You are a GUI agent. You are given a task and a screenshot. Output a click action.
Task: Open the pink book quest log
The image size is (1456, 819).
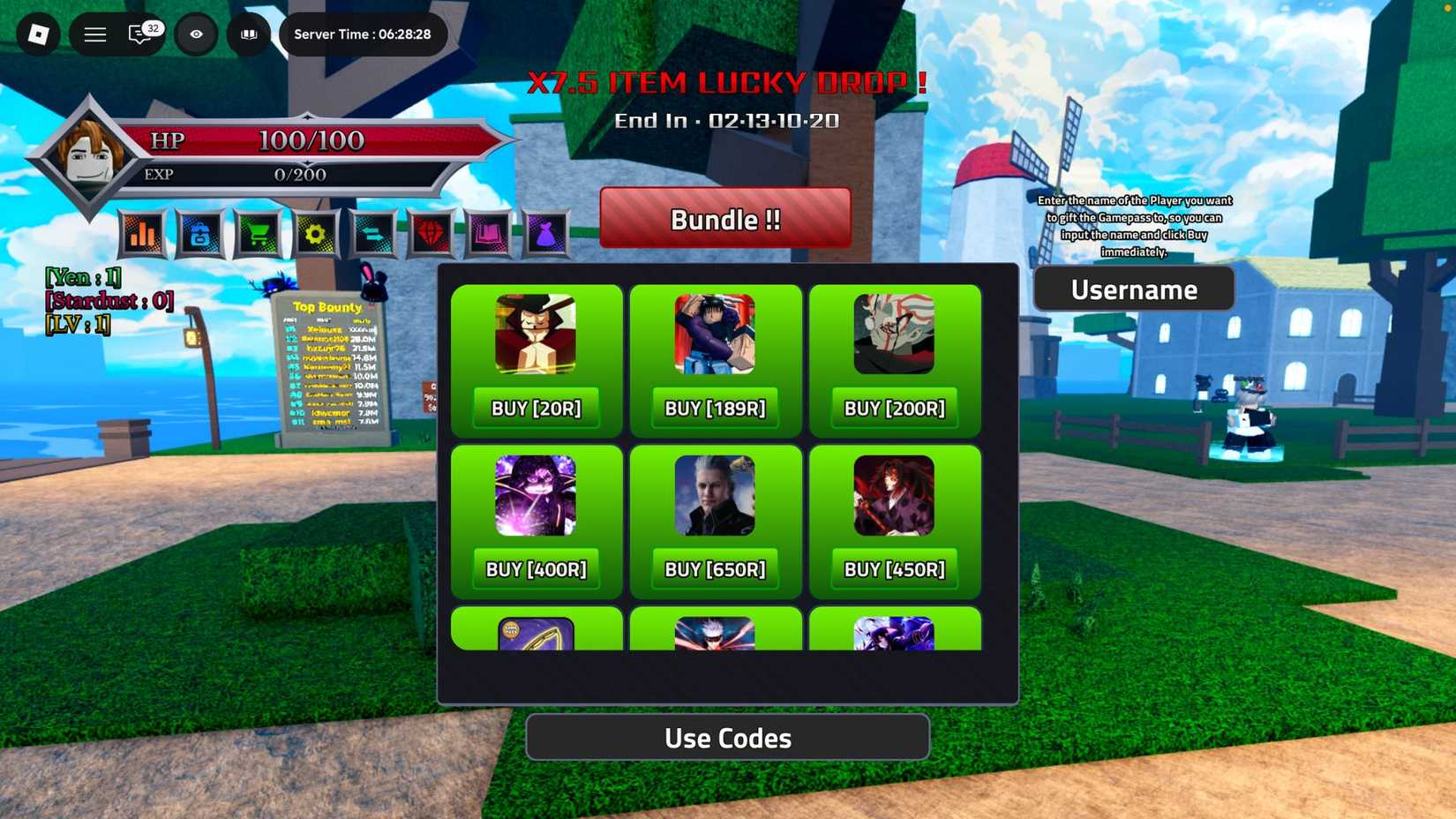pos(488,233)
